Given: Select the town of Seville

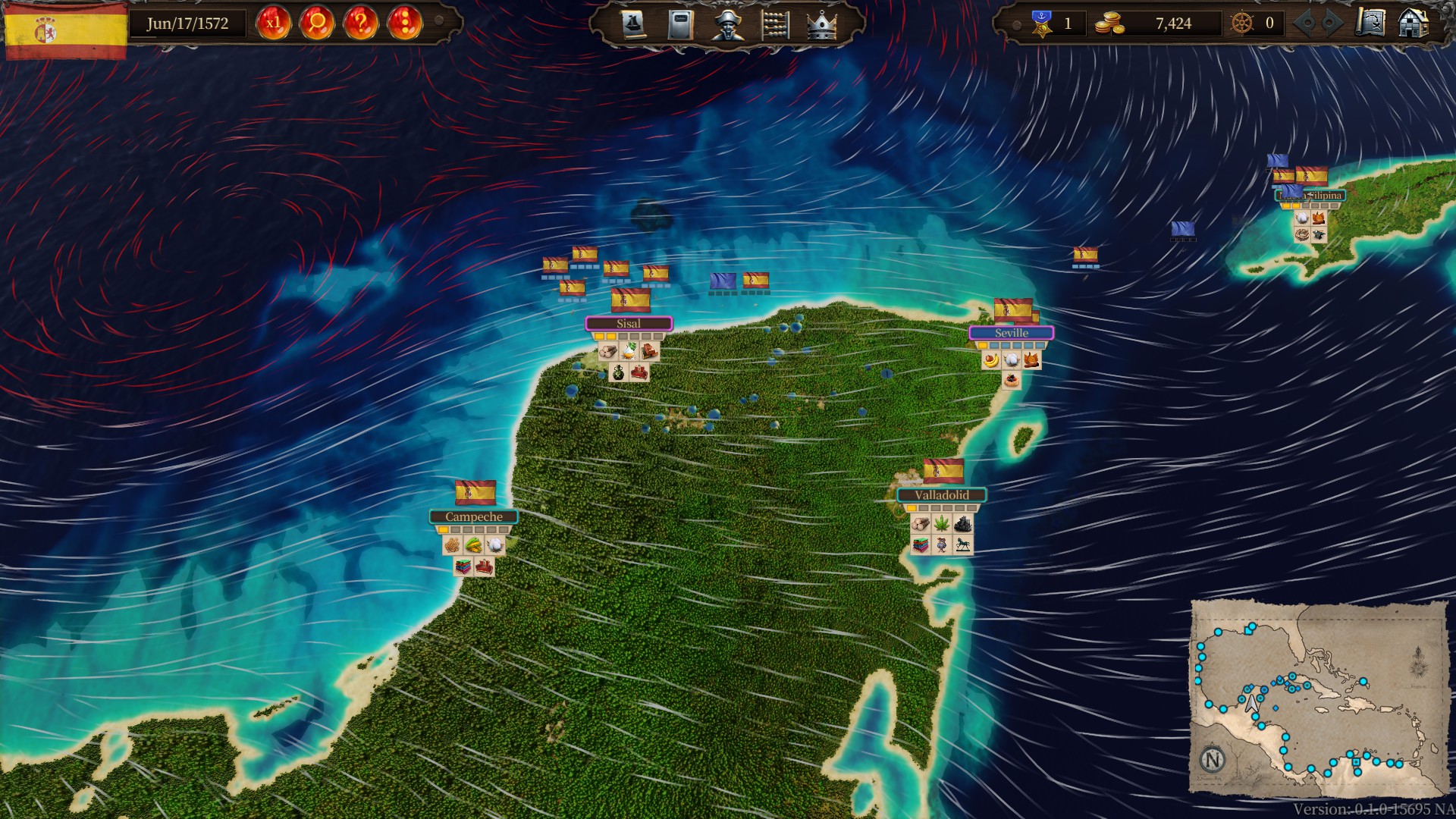Looking at the screenshot, I should (x=1011, y=333).
